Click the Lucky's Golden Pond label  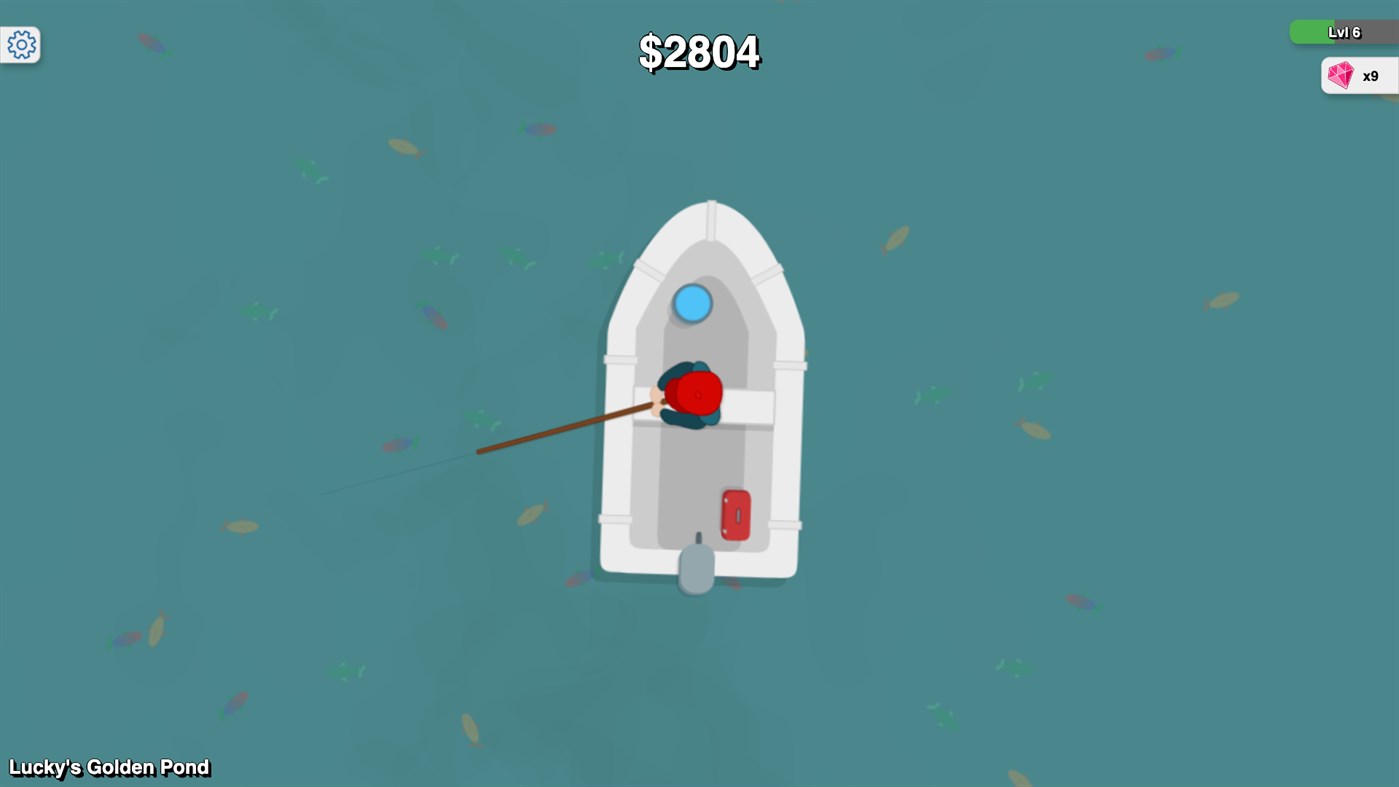click(109, 767)
